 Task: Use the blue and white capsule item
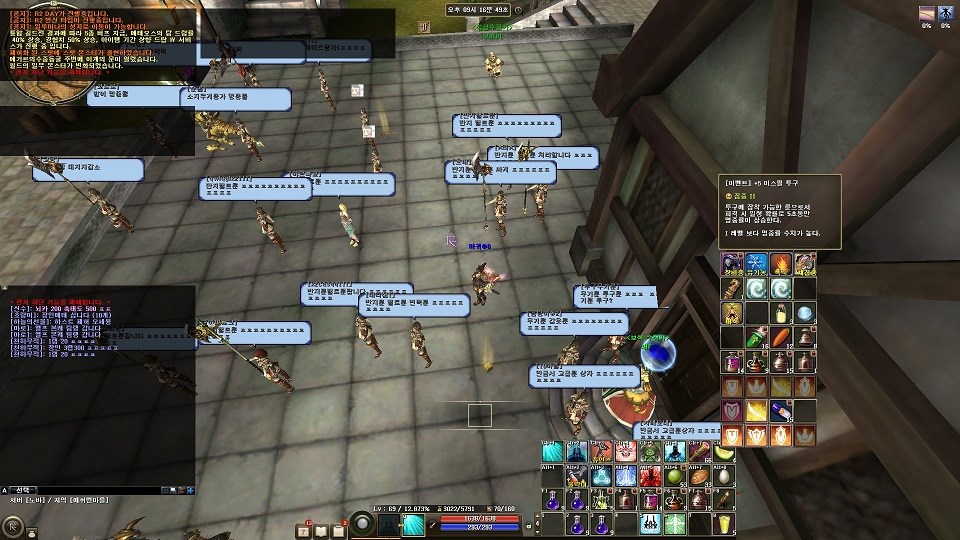tap(781, 410)
